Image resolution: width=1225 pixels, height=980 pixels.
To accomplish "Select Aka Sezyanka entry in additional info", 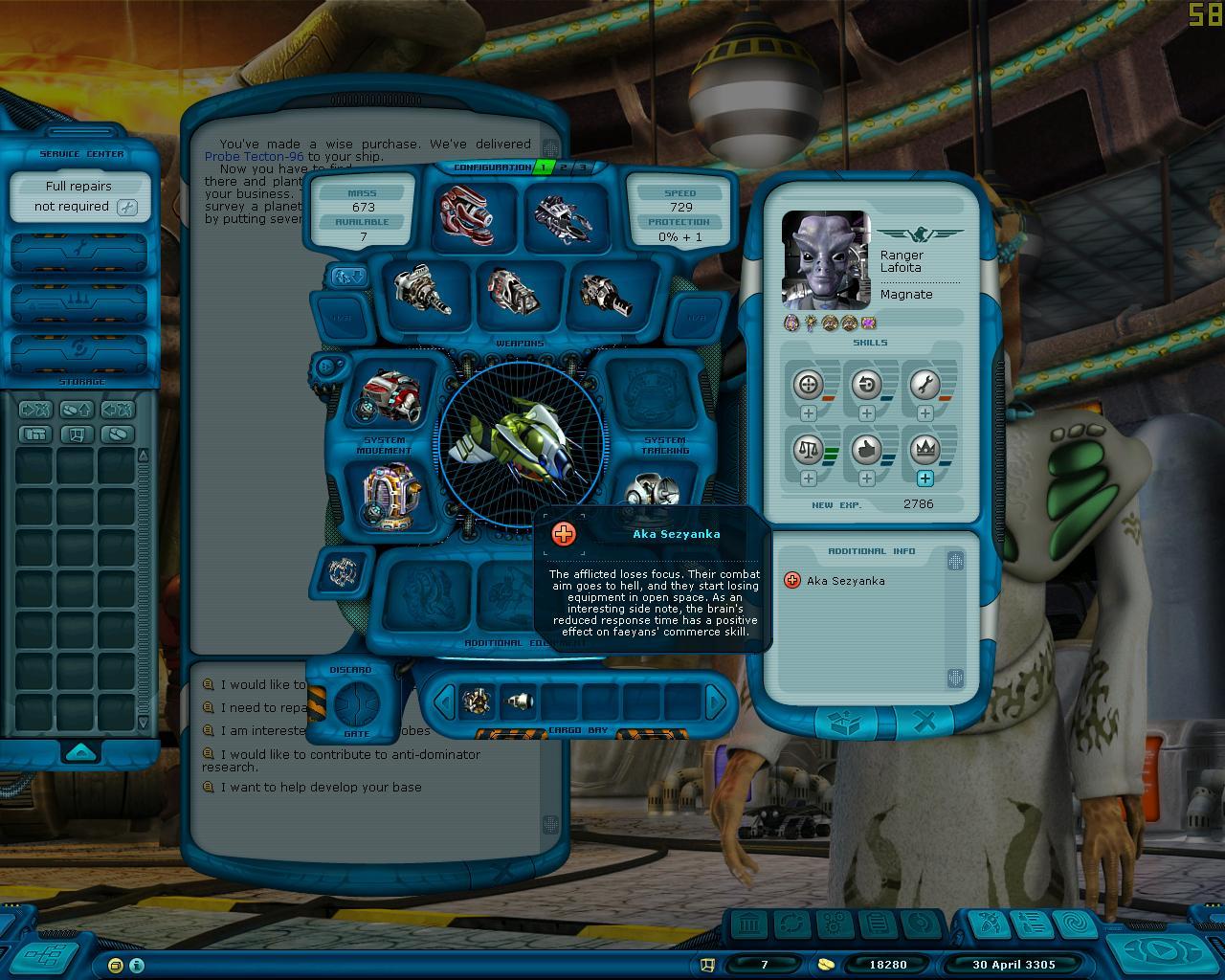I will point(844,581).
